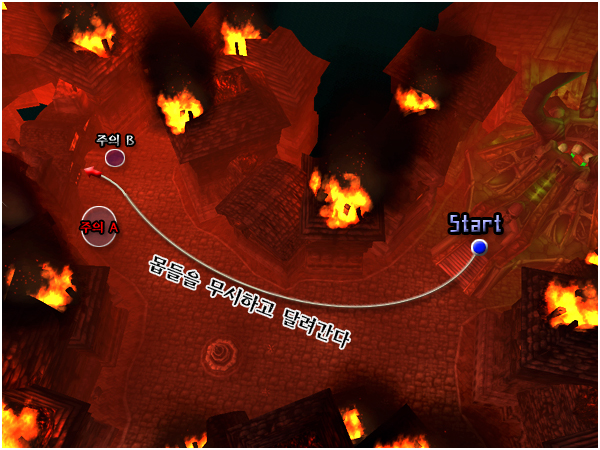Select the 주의 A caution circle
This screenshot has height=450, width=600.
tap(100, 226)
